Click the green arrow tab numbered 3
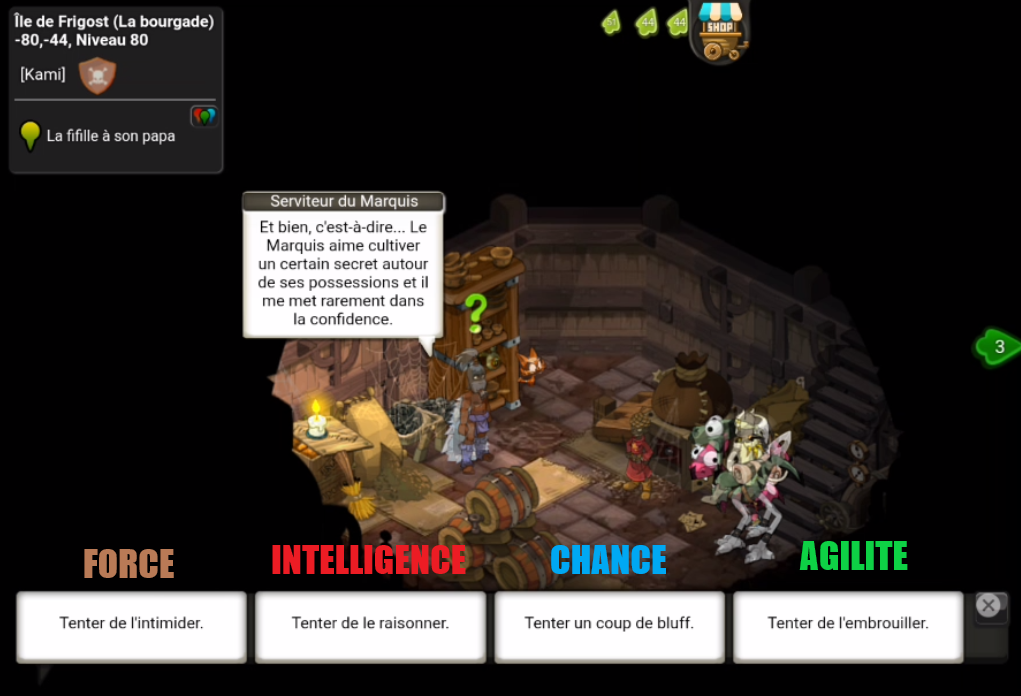Image resolution: width=1021 pixels, height=696 pixels. click(998, 347)
